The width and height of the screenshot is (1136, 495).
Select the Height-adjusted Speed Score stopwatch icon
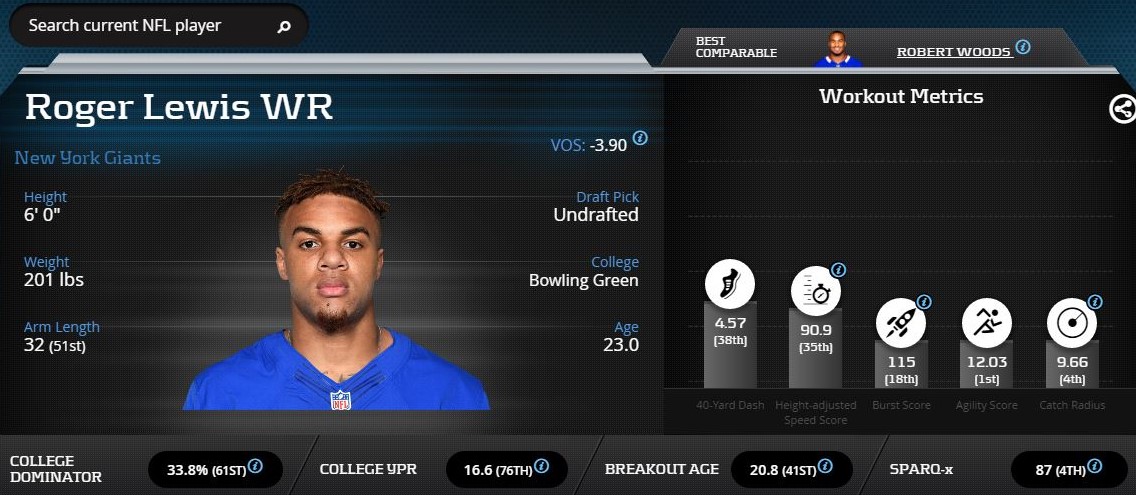point(815,293)
